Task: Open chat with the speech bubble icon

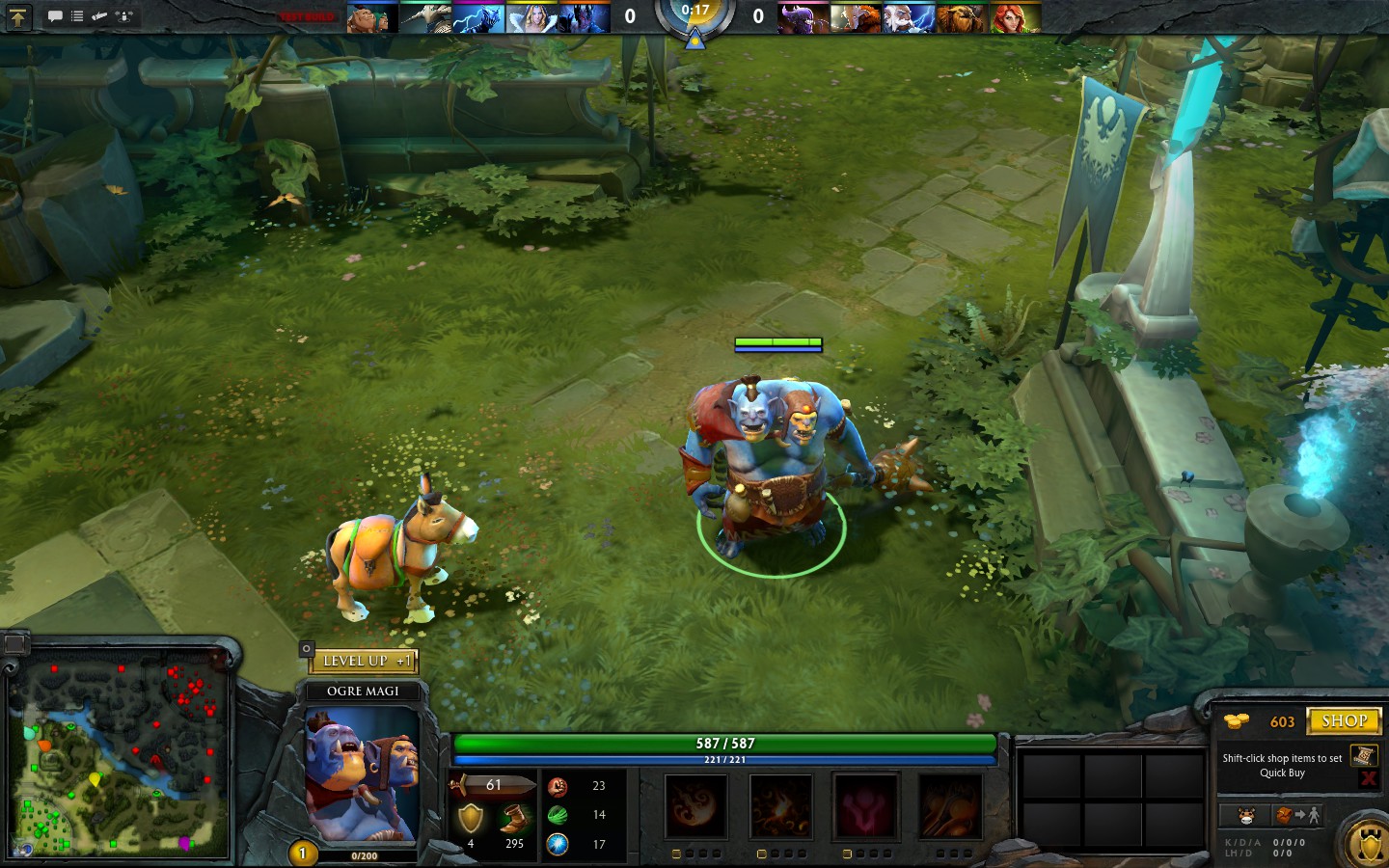Action: point(56,15)
